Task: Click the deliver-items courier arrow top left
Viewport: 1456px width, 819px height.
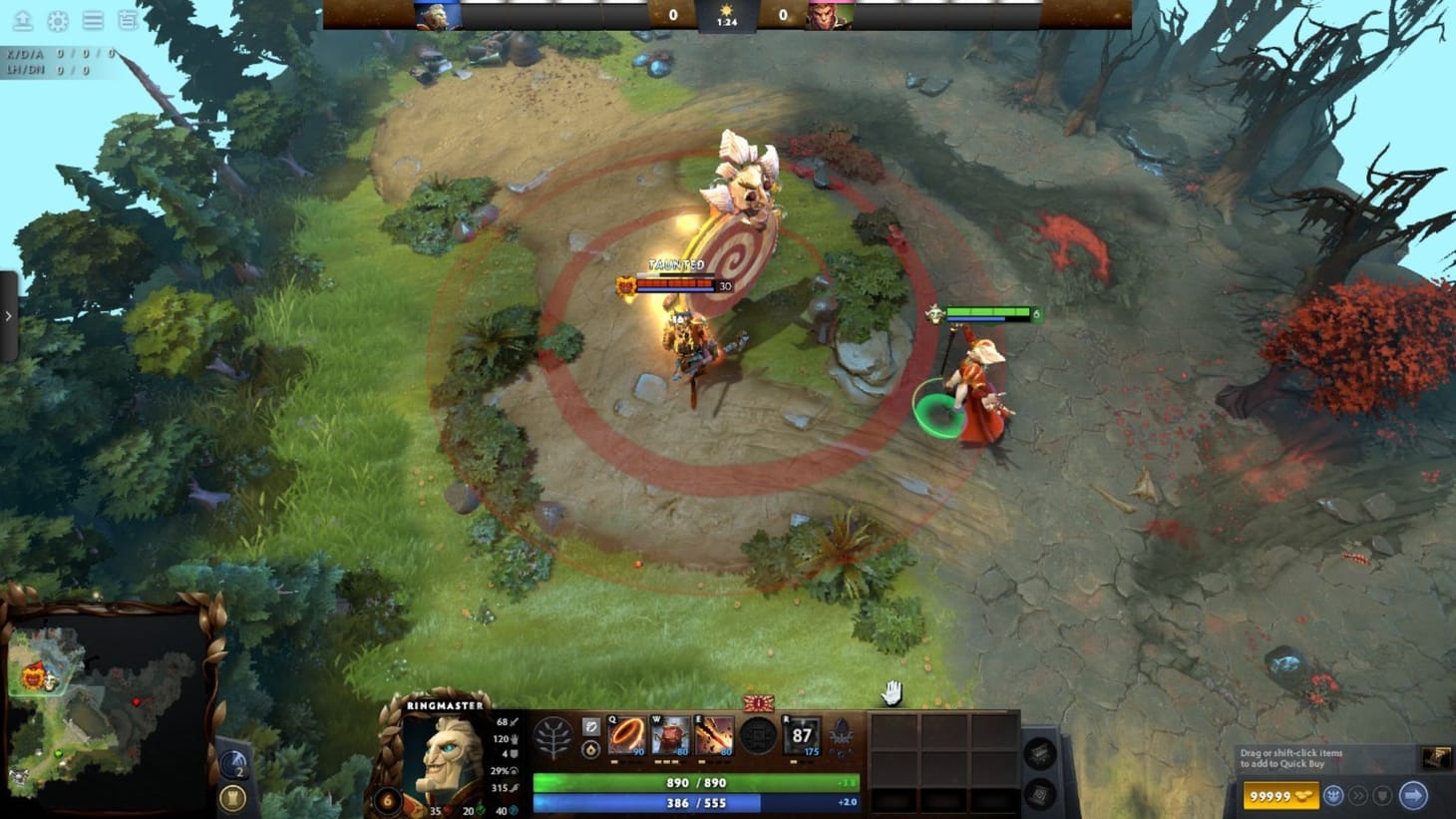Action: 24,19
